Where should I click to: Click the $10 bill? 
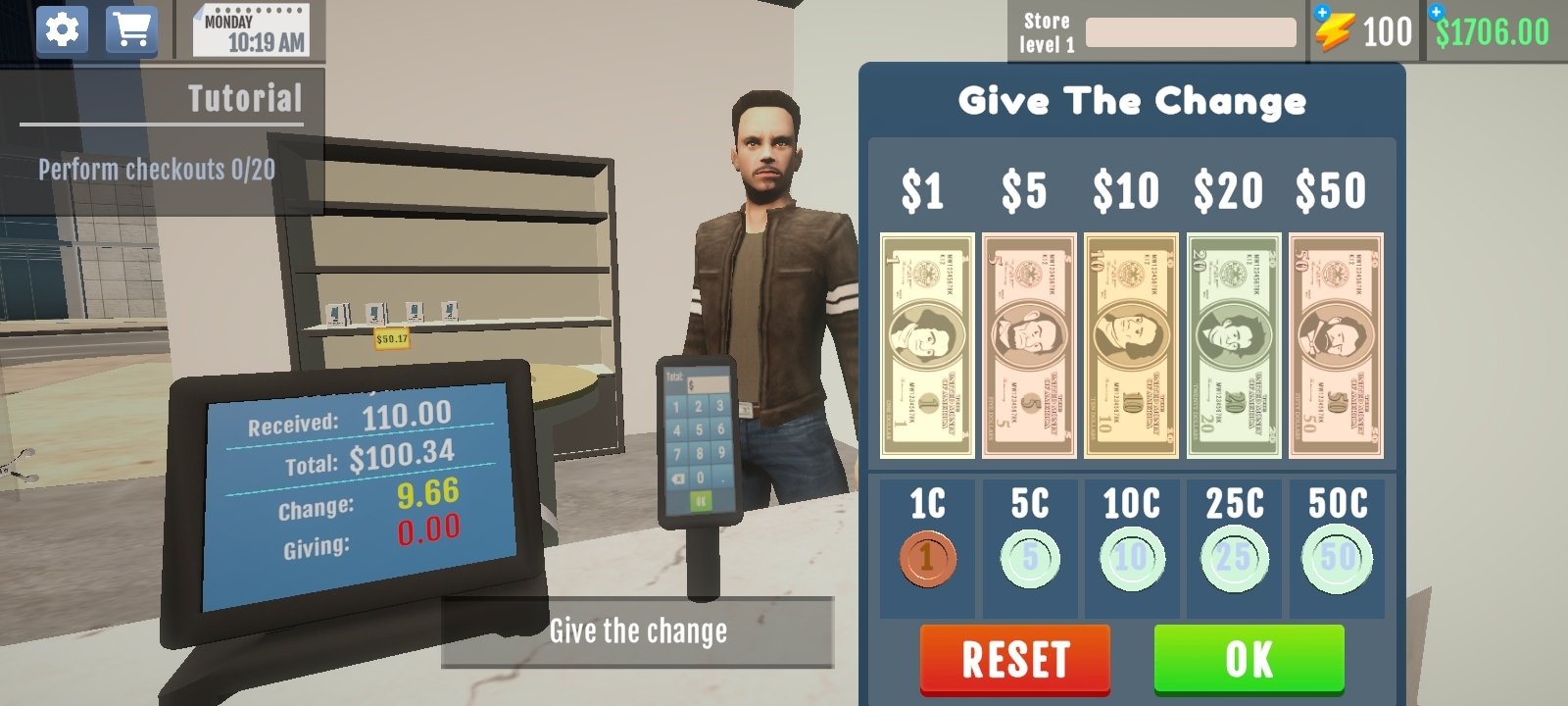pyautogui.click(x=1131, y=343)
